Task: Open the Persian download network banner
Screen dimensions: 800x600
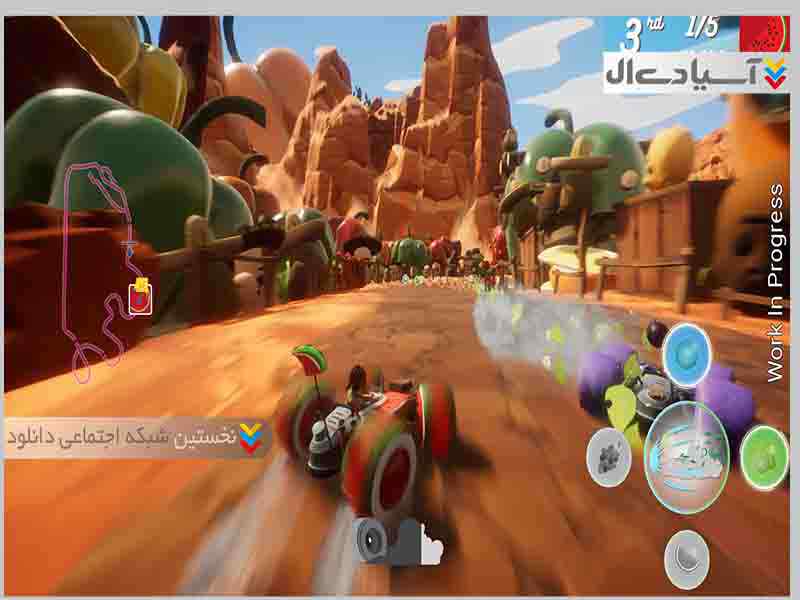Action: pos(137,438)
